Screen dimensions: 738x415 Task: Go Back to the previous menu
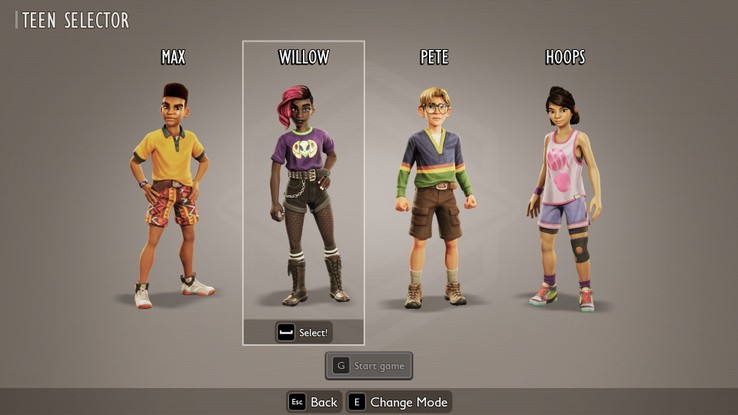(x=313, y=402)
